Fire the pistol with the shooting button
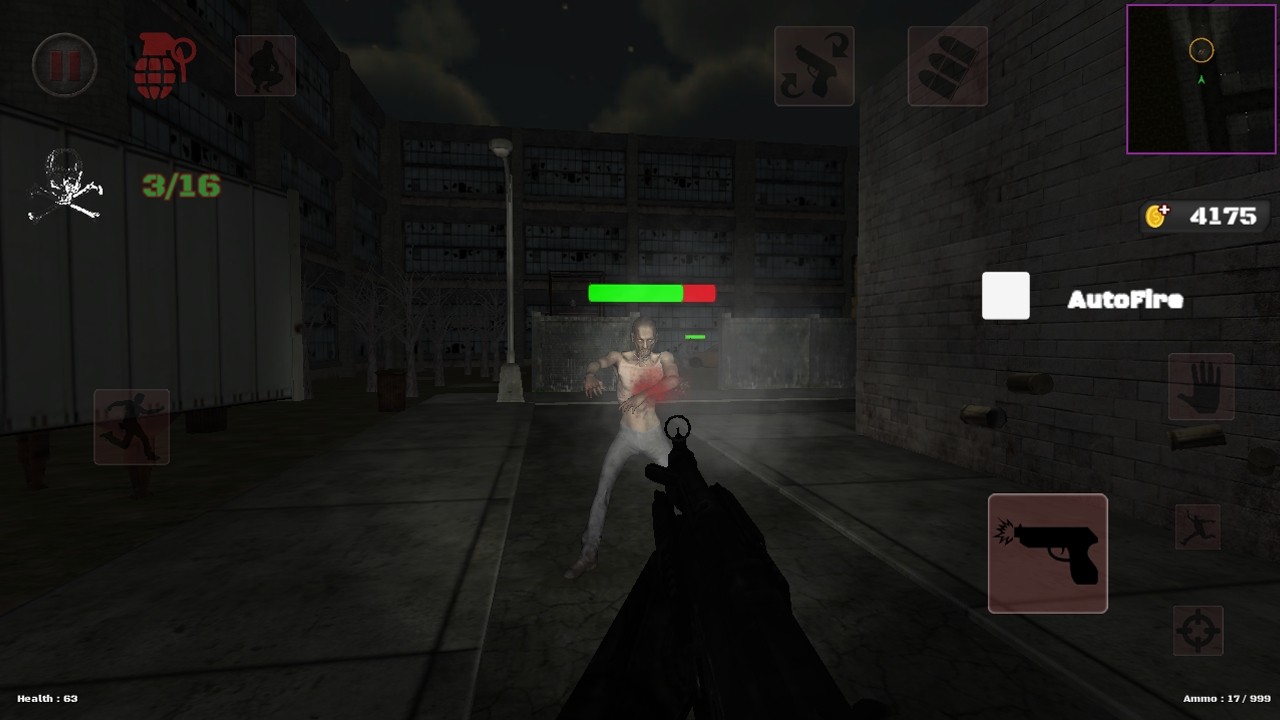 coord(1047,553)
